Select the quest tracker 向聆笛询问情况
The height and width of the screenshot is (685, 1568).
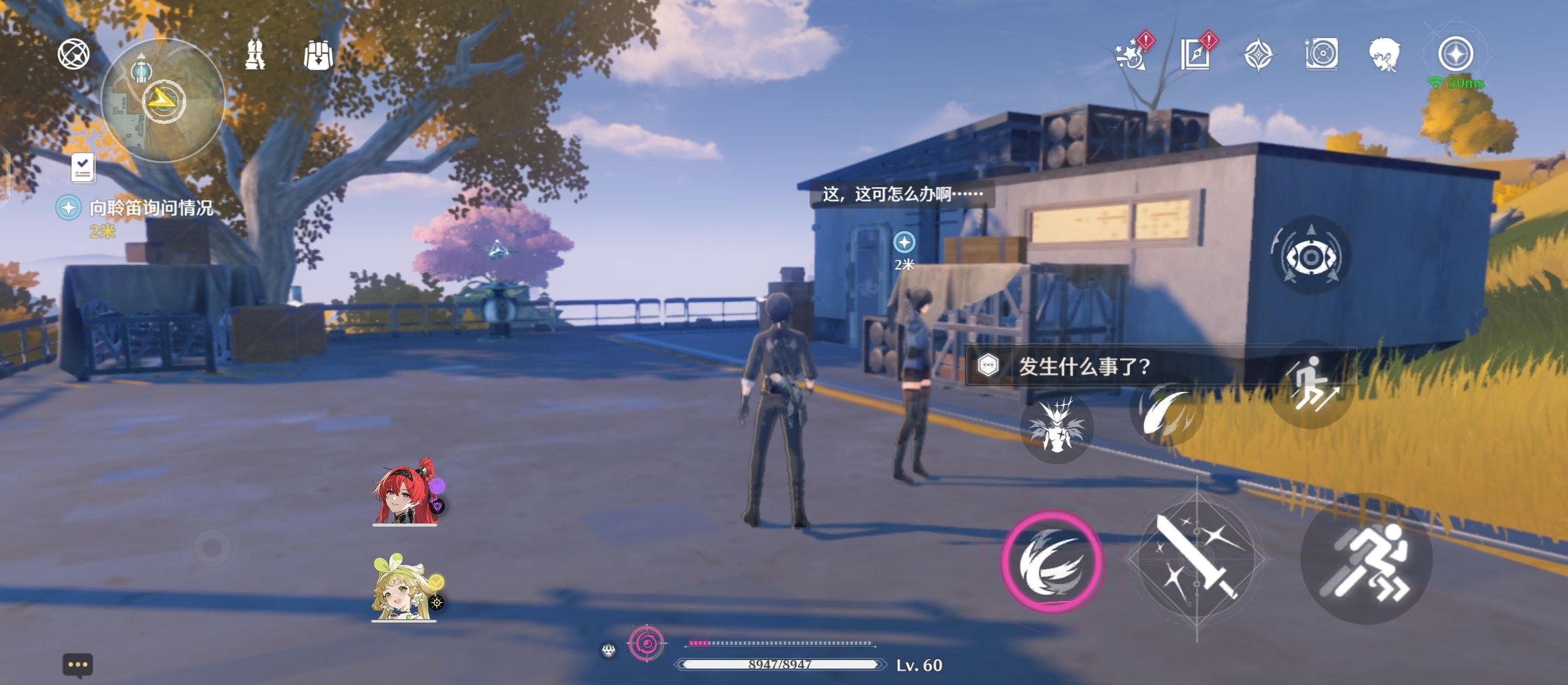pyautogui.click(x=151, y=208)
